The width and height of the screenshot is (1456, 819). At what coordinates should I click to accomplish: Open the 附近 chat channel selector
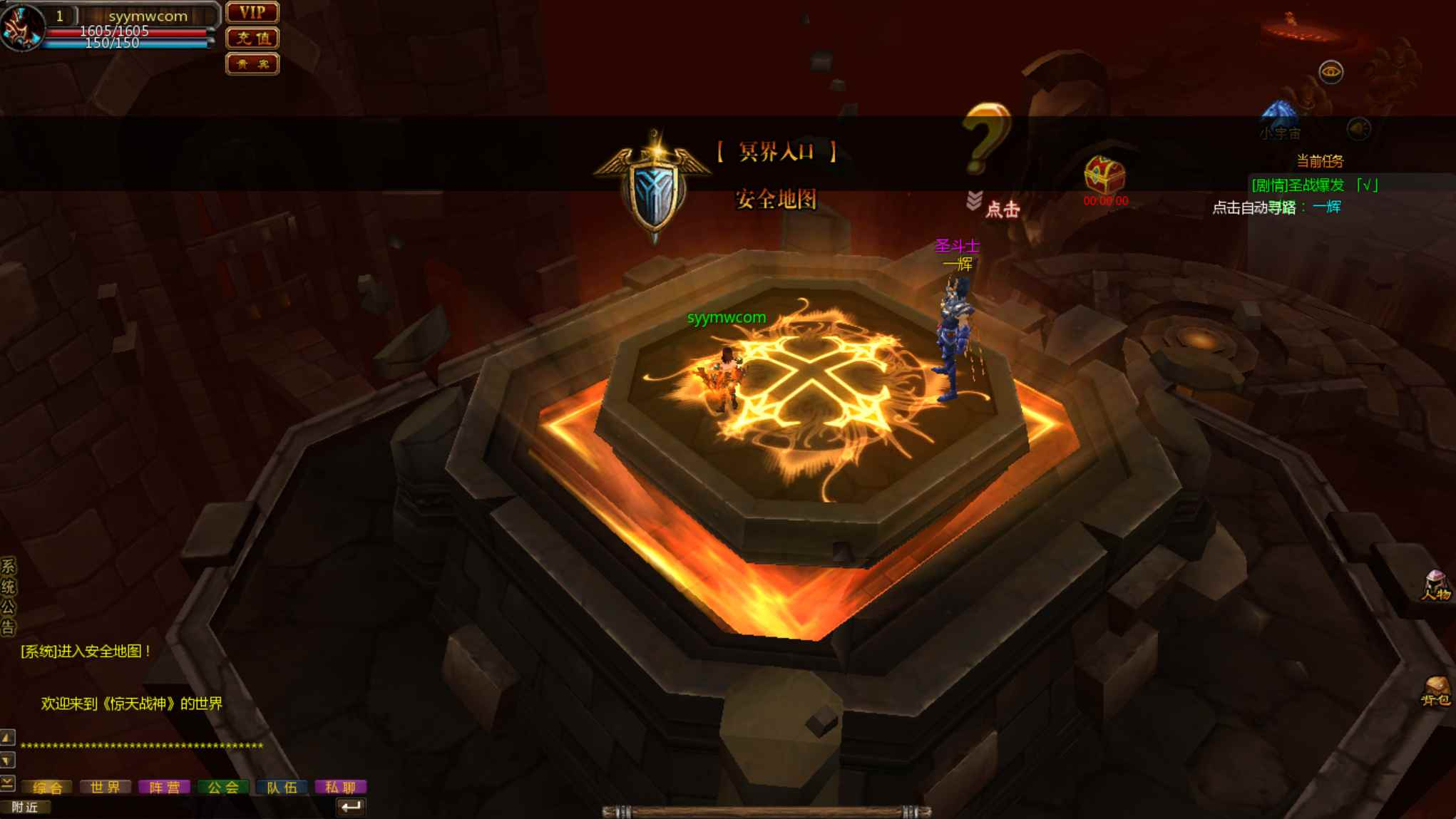[25, 807]
